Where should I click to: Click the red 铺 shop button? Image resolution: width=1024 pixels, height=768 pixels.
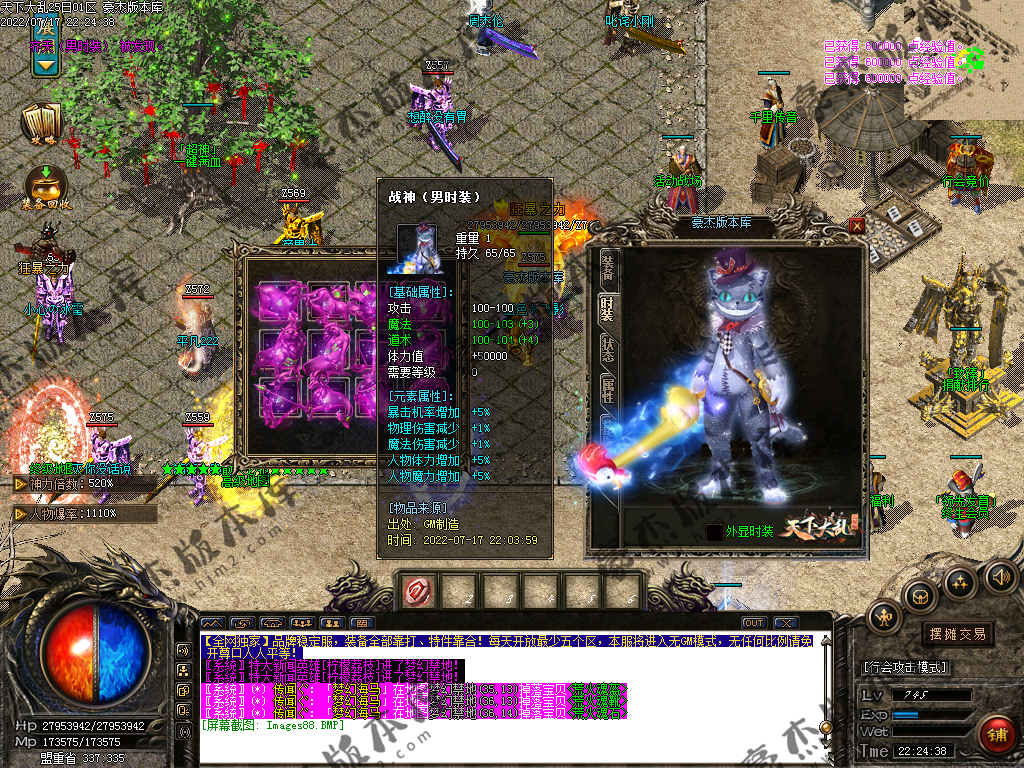pos(997,735)
